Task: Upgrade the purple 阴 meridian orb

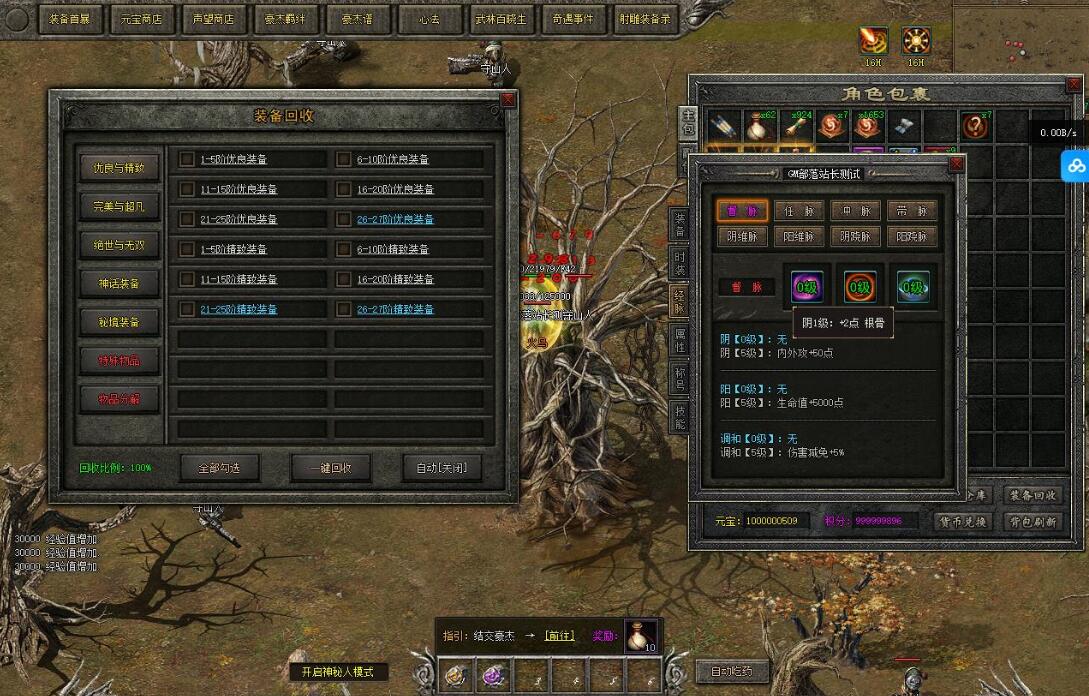Action: click(x=807, y=288)
